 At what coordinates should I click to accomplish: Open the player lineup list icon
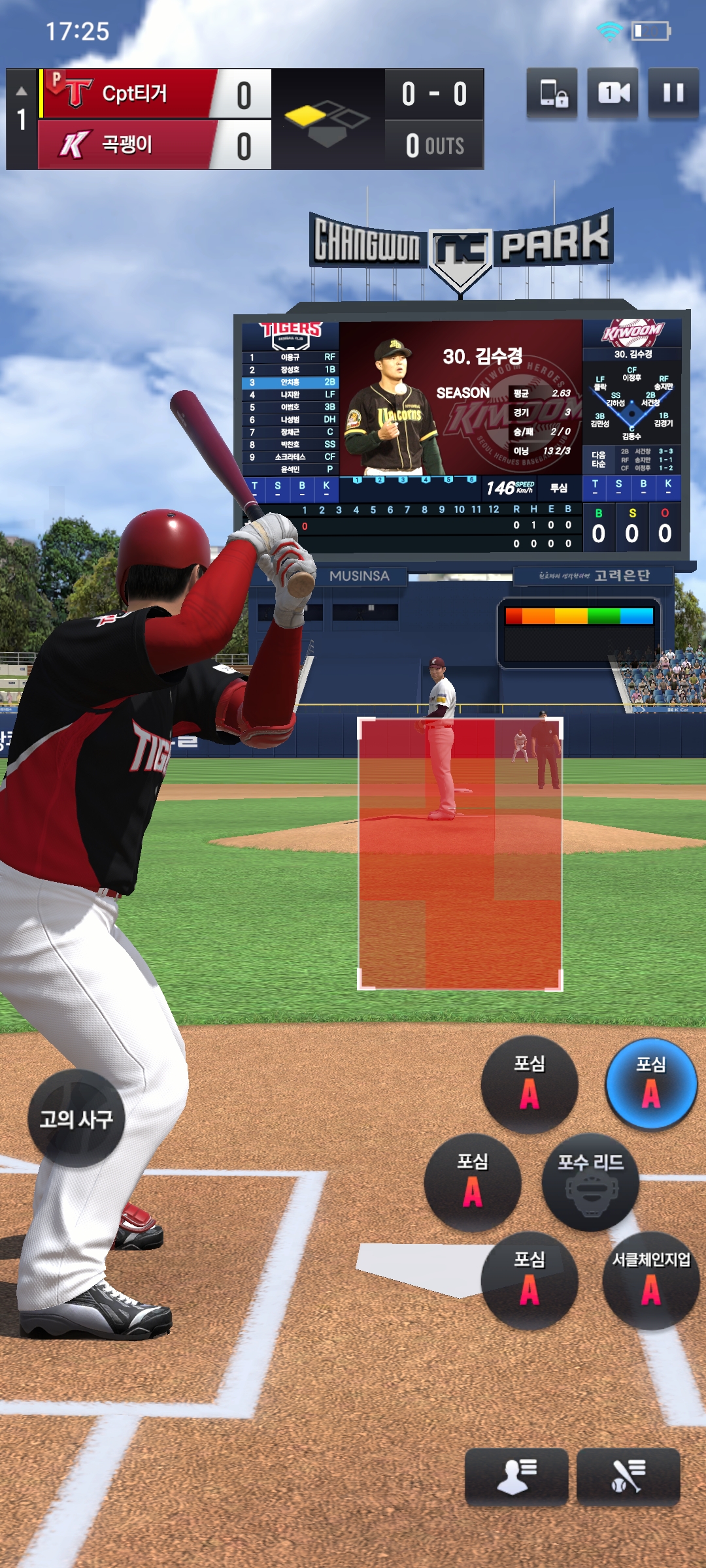coord(516,1477)
